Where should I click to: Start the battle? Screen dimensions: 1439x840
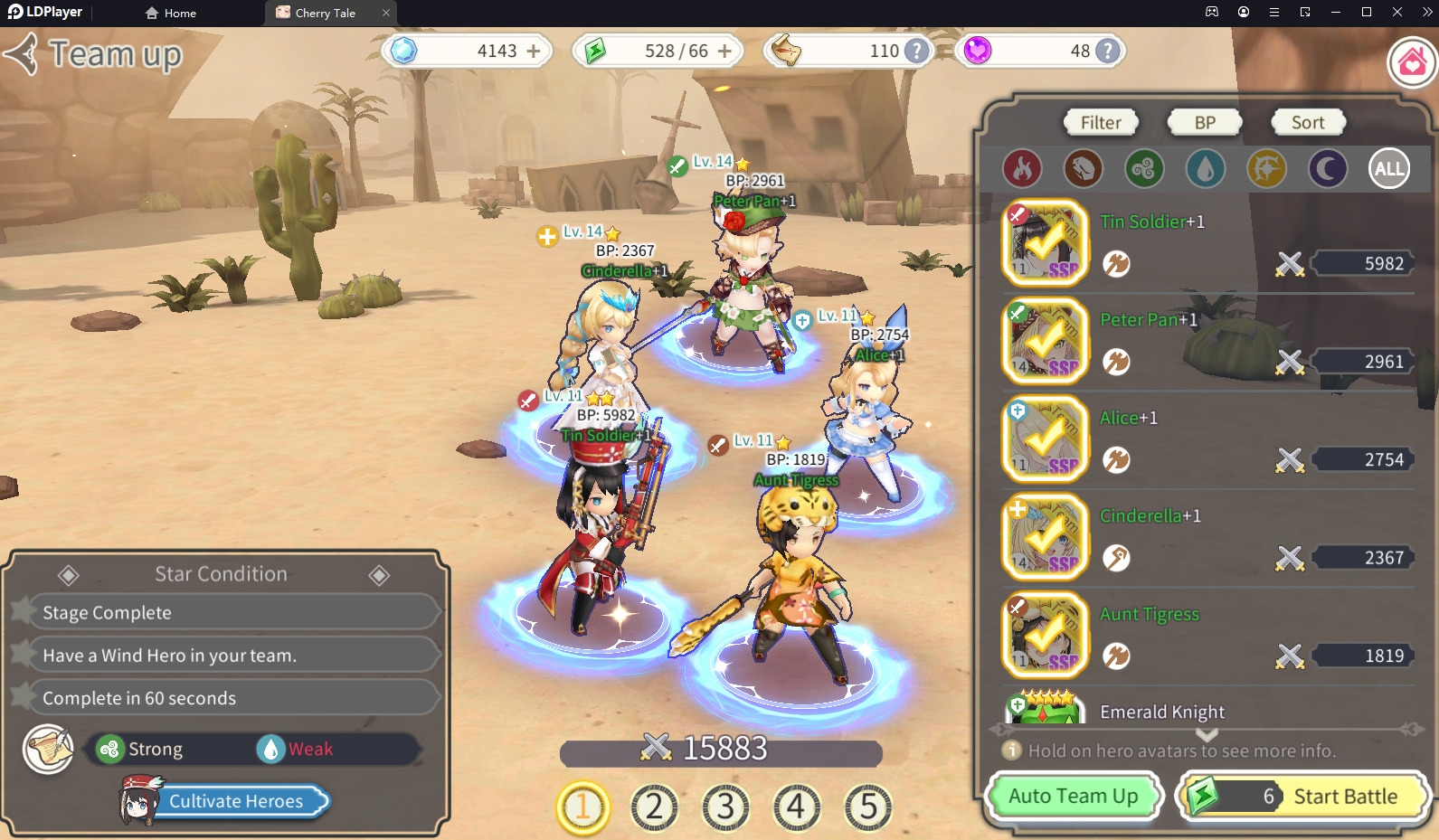coord(1303,797)
